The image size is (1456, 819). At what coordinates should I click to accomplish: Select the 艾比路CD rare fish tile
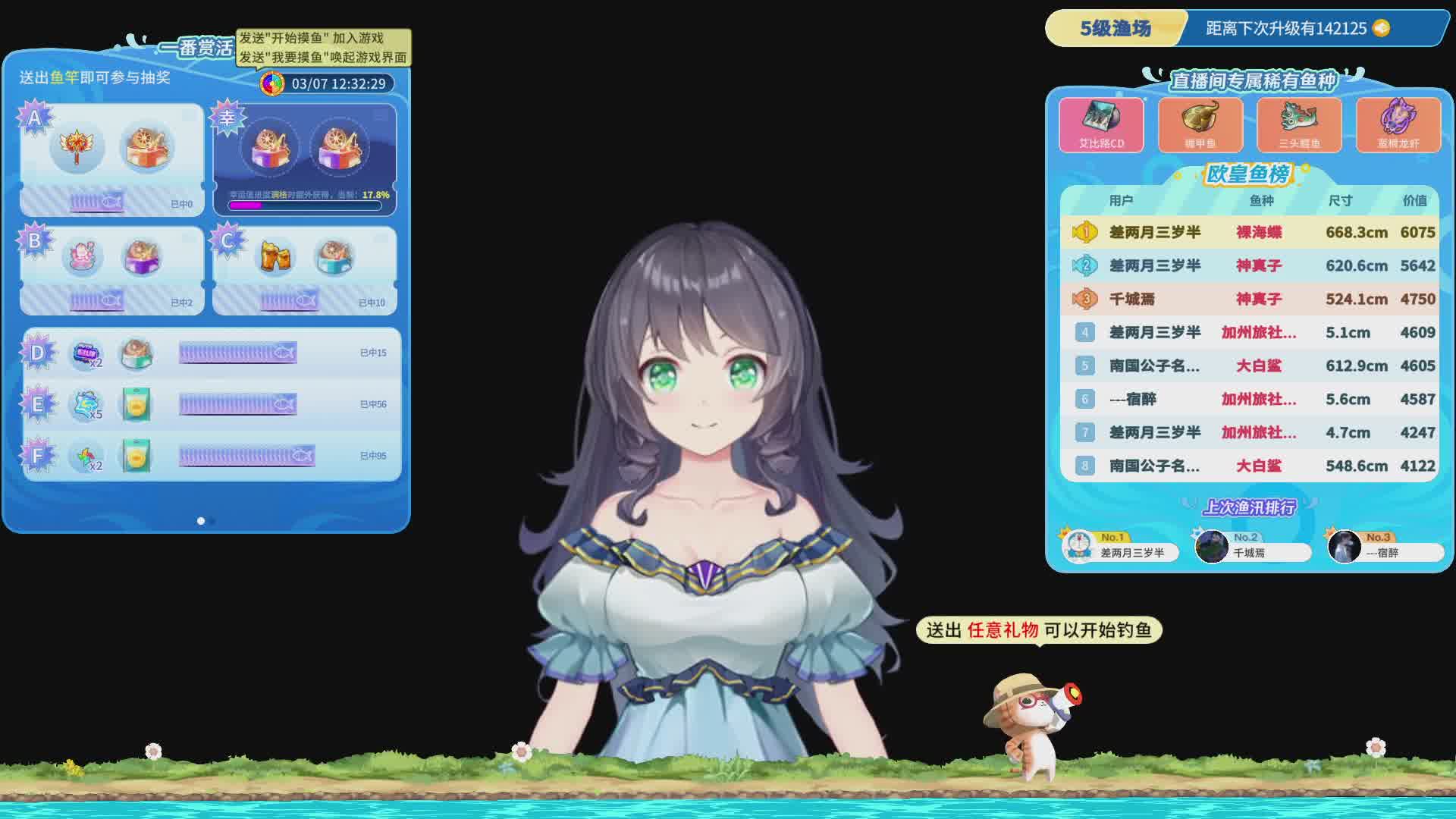tap(1101, 124)
